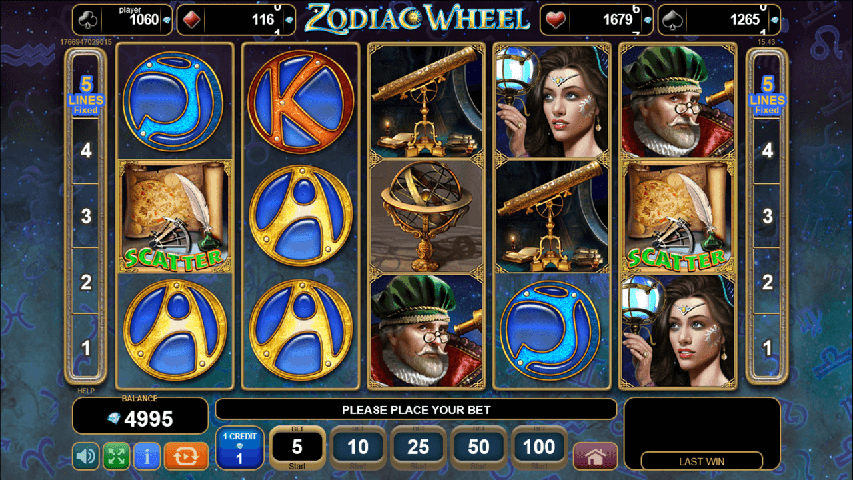Place a bet of 50
This screenshot has width=853, height=480.
(478, 448)
